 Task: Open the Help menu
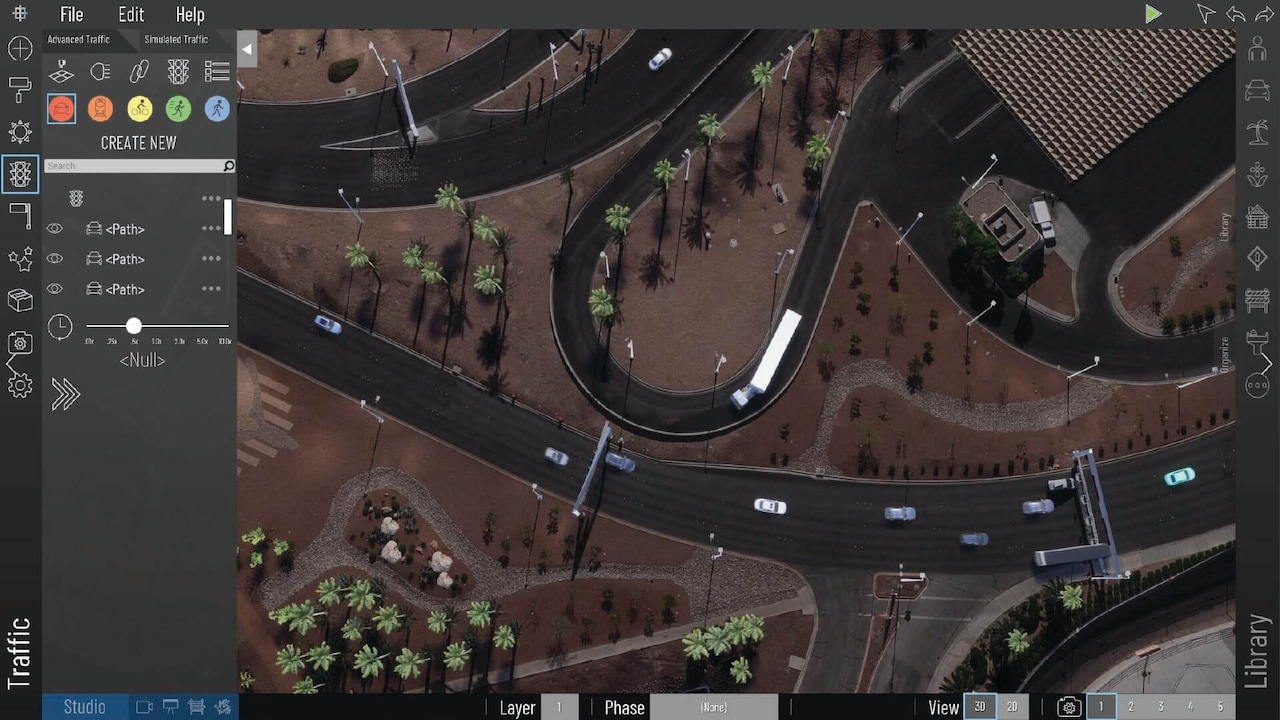tap(190, 15)
